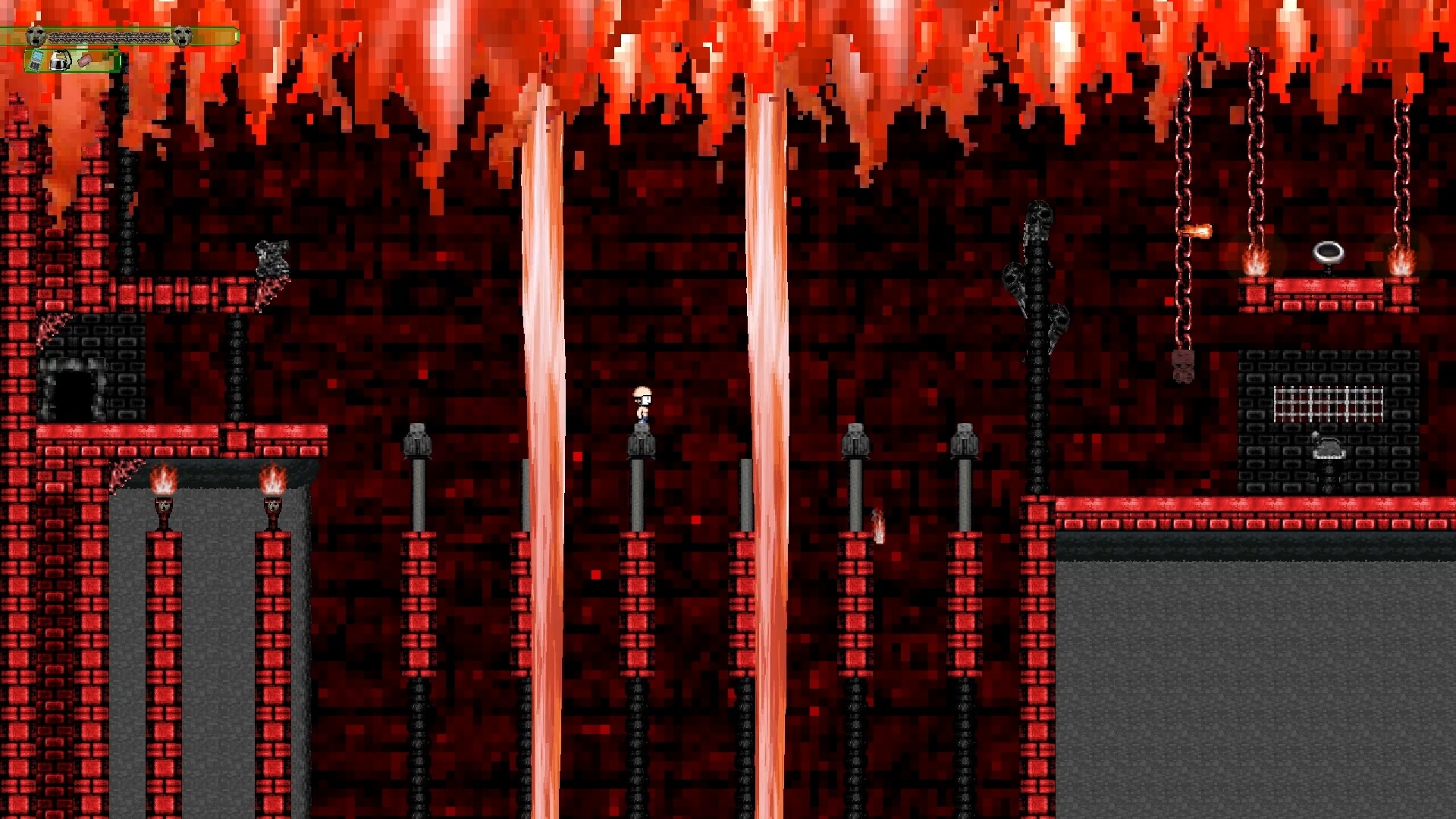Click the mask icon on the left end of the health bar
The width and height of the screenshot is (1456, 819).
tap(35, 36)
